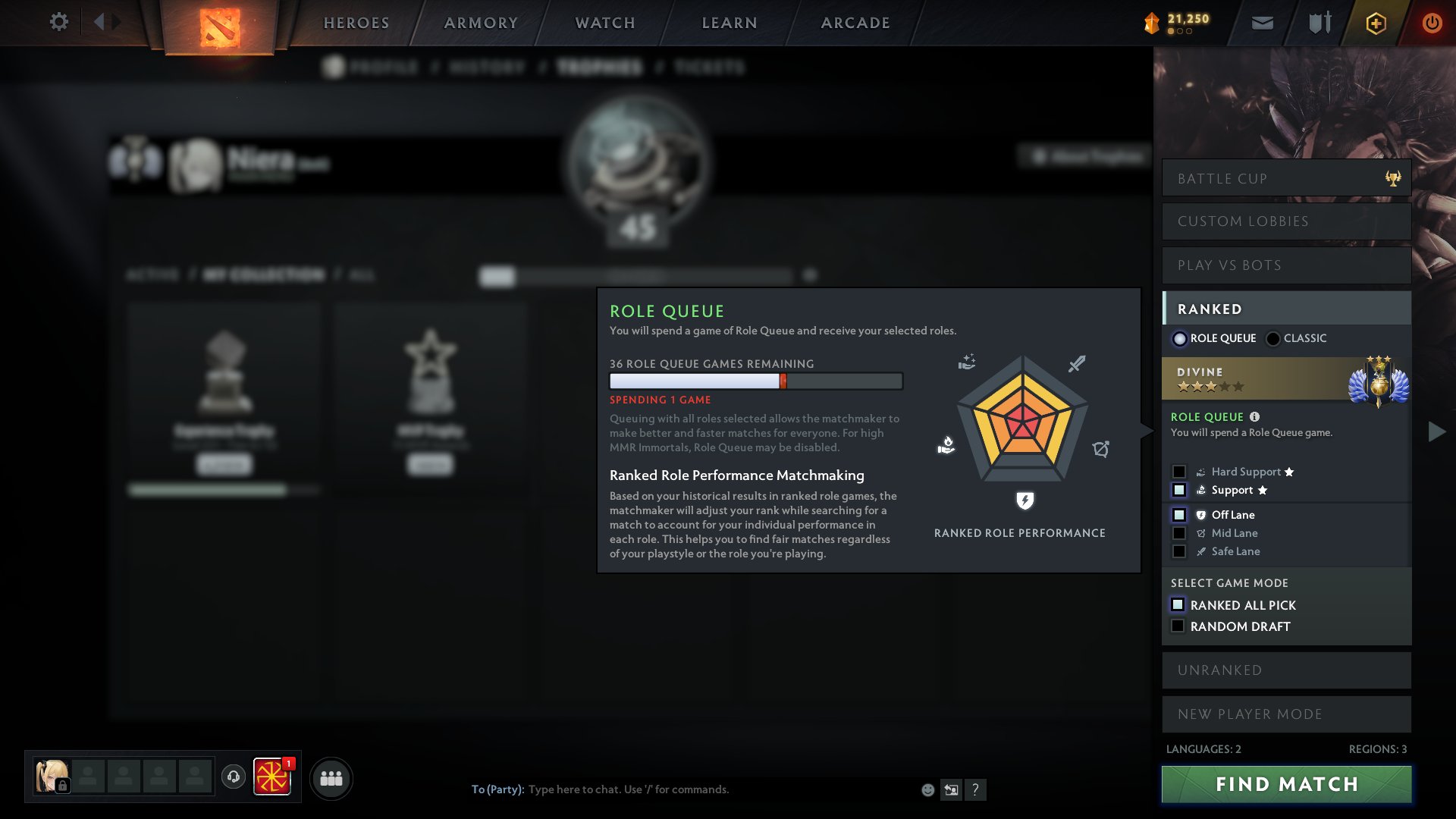Switch to the Arcade tab
This screenshot has width=1456, height=819.
coord(855,22)
